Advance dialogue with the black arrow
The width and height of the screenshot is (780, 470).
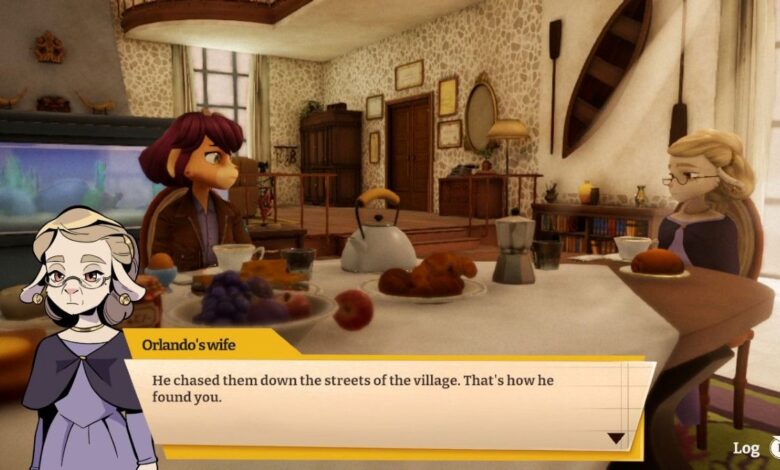point(616,438)
